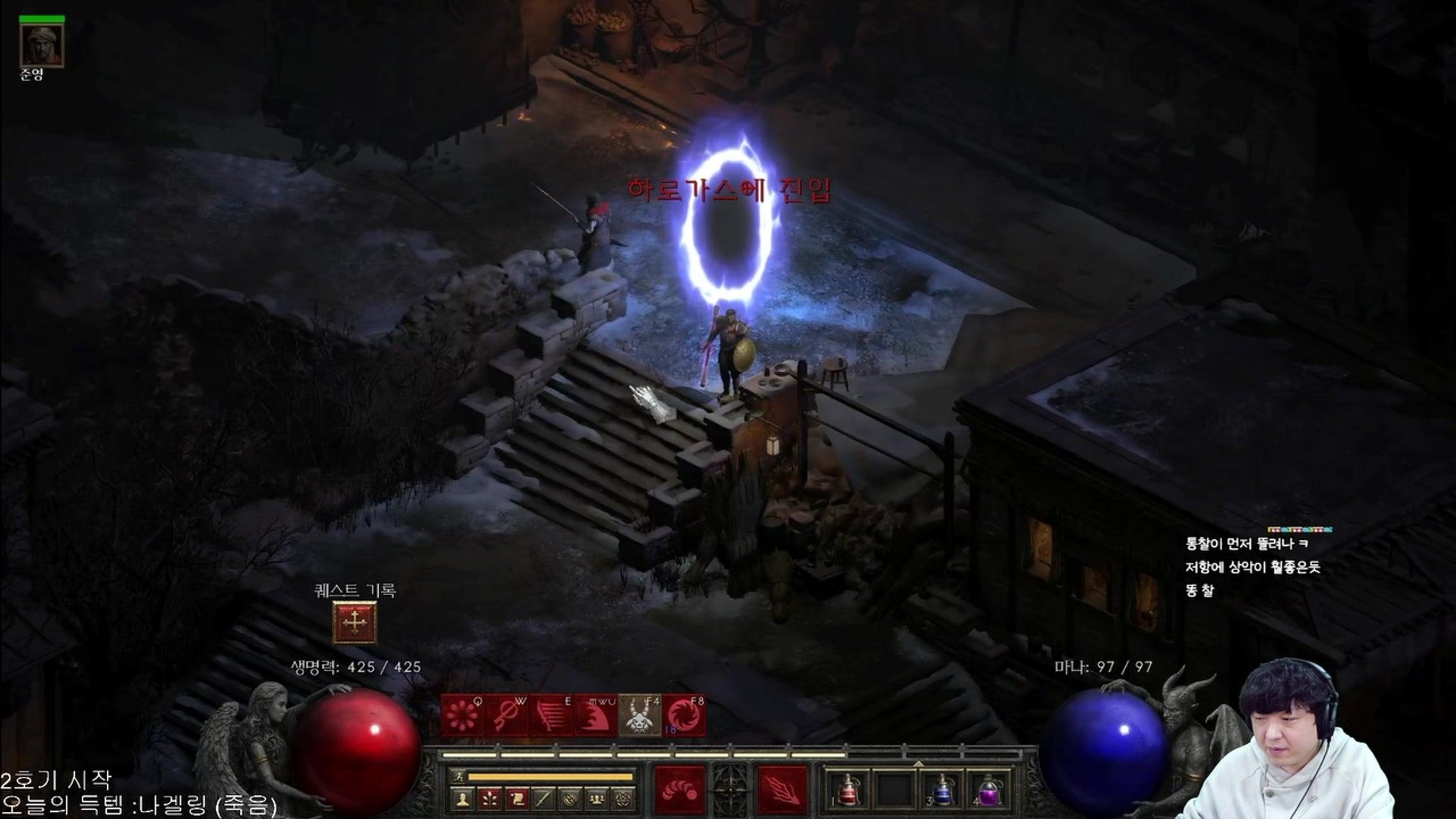Open the quest log notification button

[x=354, y=622]
